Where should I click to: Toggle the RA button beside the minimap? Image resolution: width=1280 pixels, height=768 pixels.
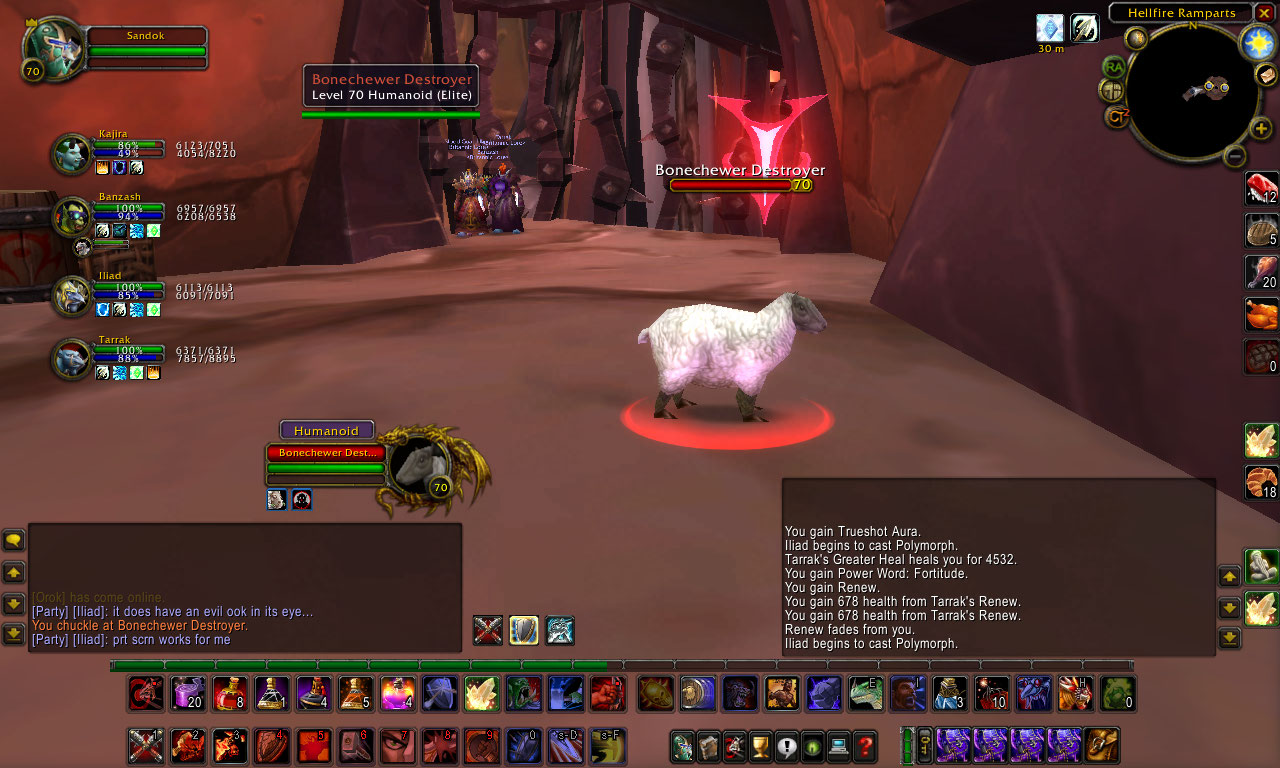[x=1114, y=66]
